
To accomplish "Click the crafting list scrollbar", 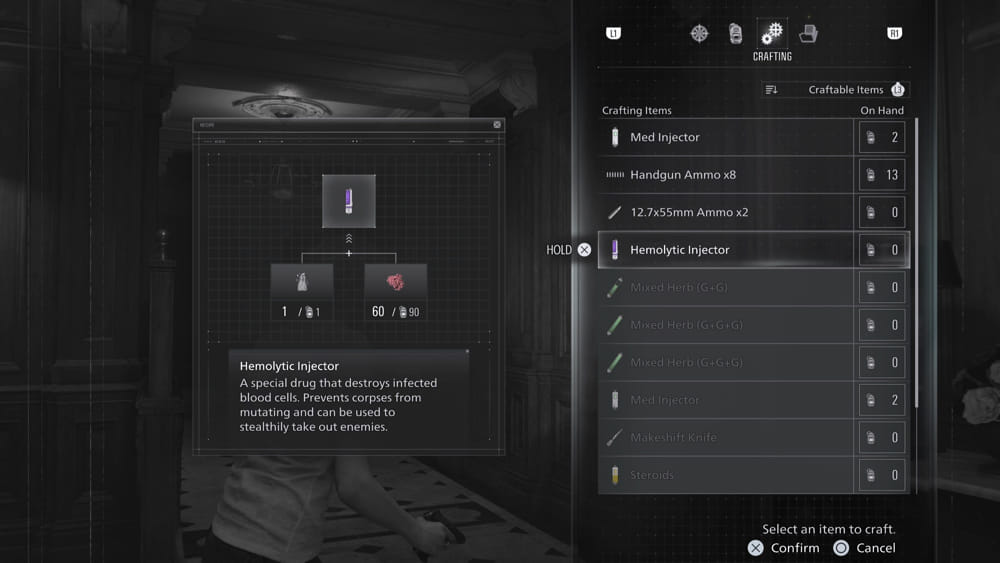I will pyautogui.click(x=916, y=260).
